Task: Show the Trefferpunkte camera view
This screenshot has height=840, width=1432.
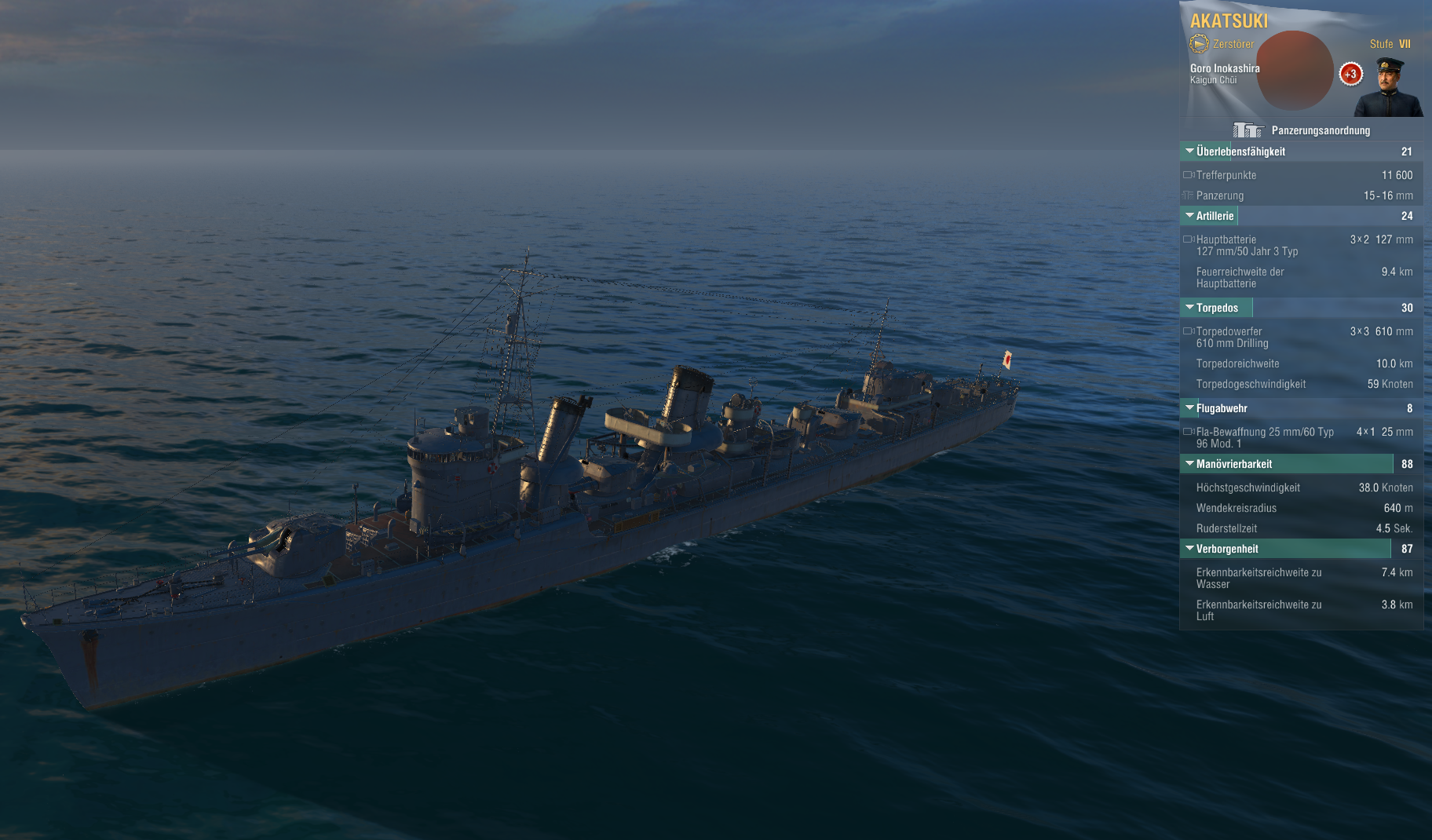Action: coord(1189,175)
